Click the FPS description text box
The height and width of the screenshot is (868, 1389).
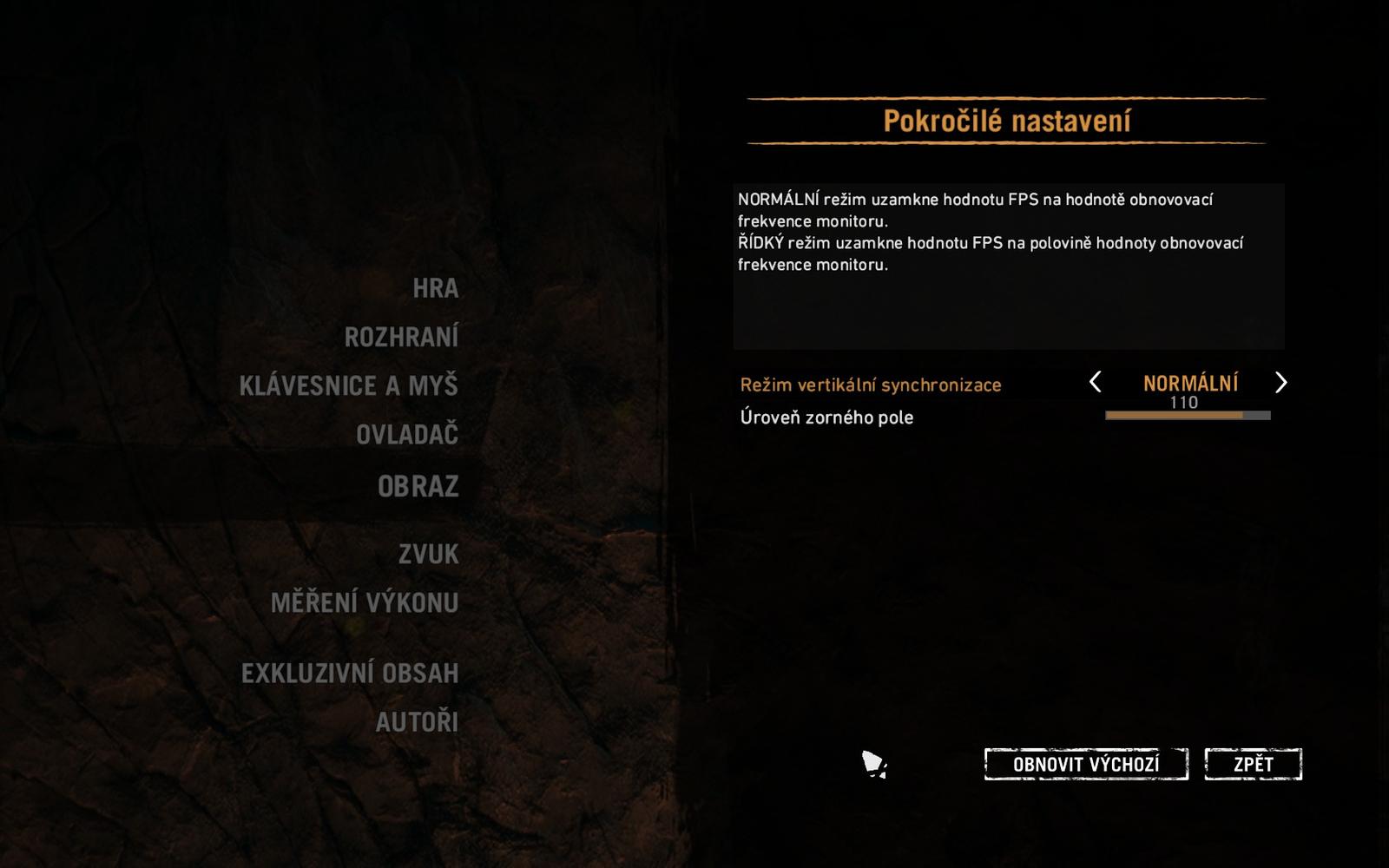[x=1007, y=265]
